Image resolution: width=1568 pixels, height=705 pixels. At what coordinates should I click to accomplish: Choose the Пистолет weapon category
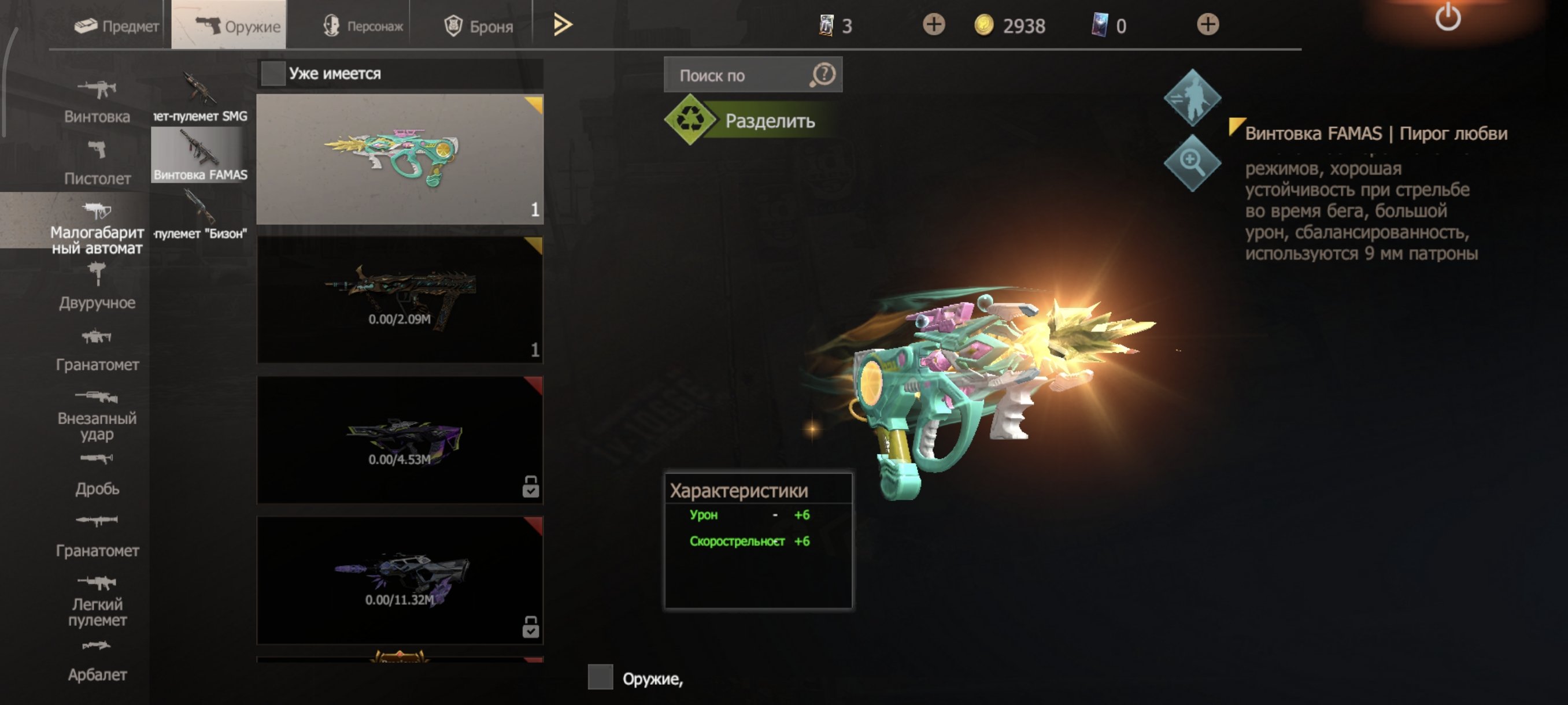(x=97, y=163)
